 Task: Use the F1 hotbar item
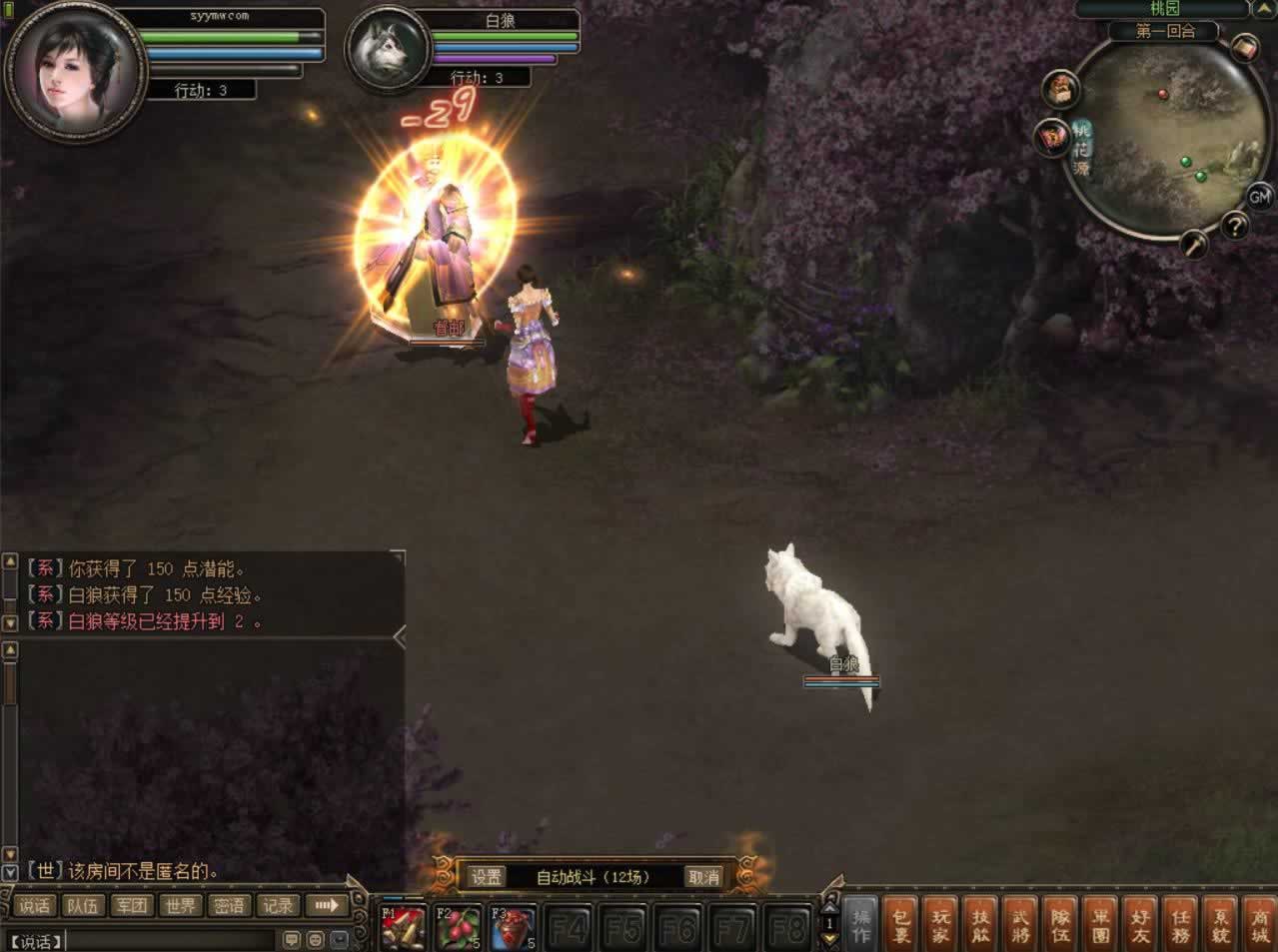404,928
